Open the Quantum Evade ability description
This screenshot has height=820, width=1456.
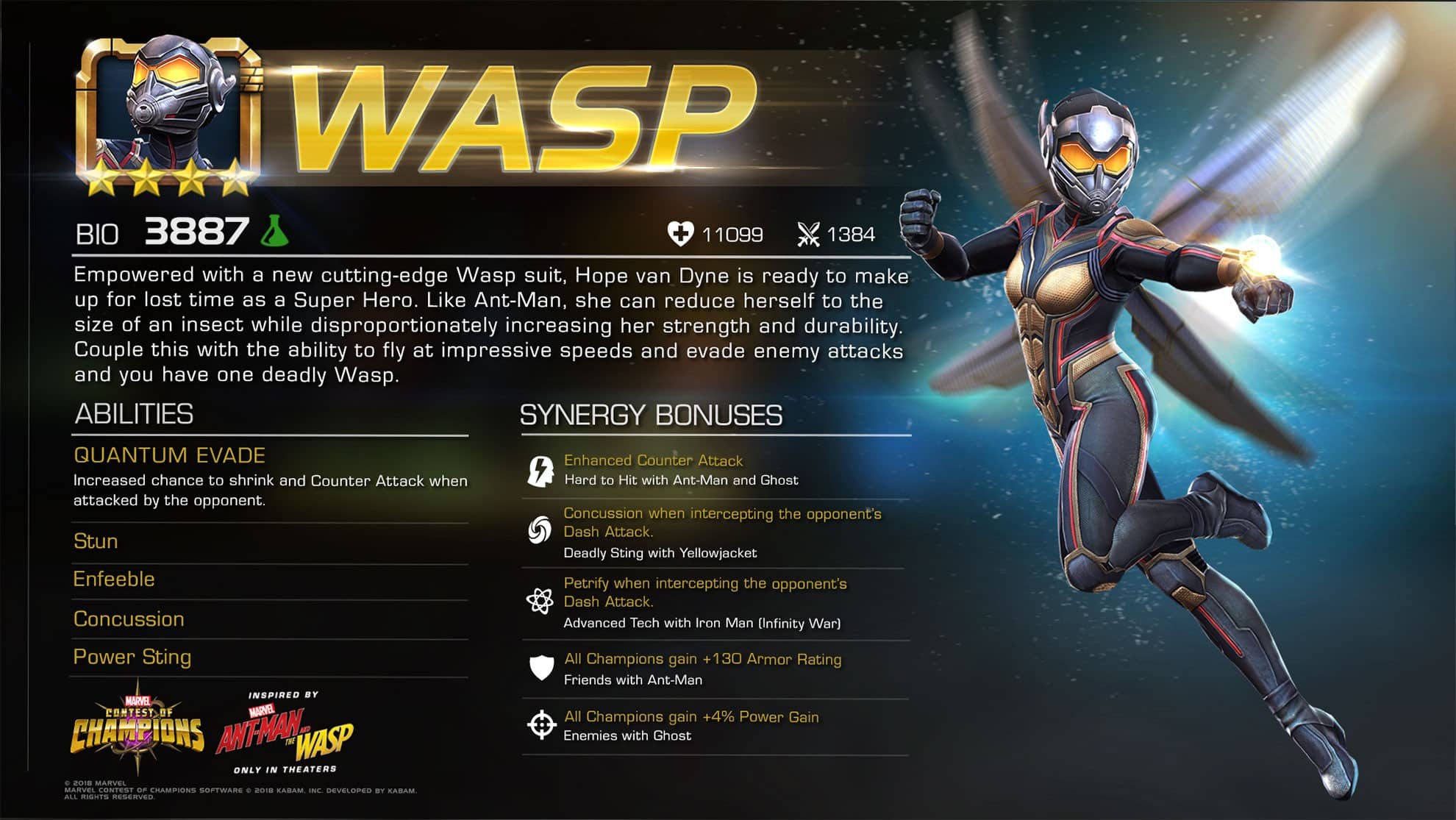click(170, 455)
